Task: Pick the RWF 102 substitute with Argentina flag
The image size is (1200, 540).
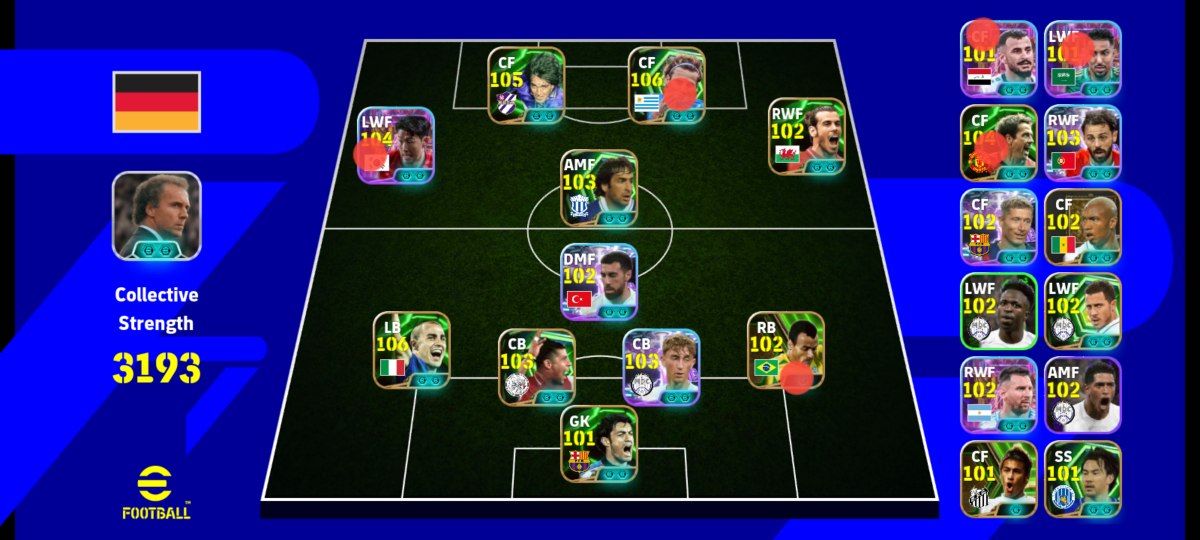Action: (x=998, y=395)
